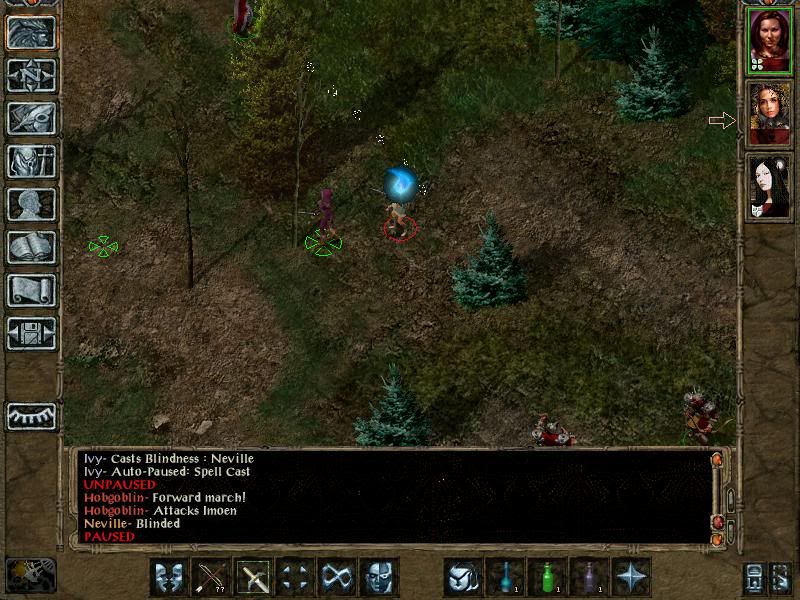
Task: Open the mage spellbook
Action: click(31, 247)
